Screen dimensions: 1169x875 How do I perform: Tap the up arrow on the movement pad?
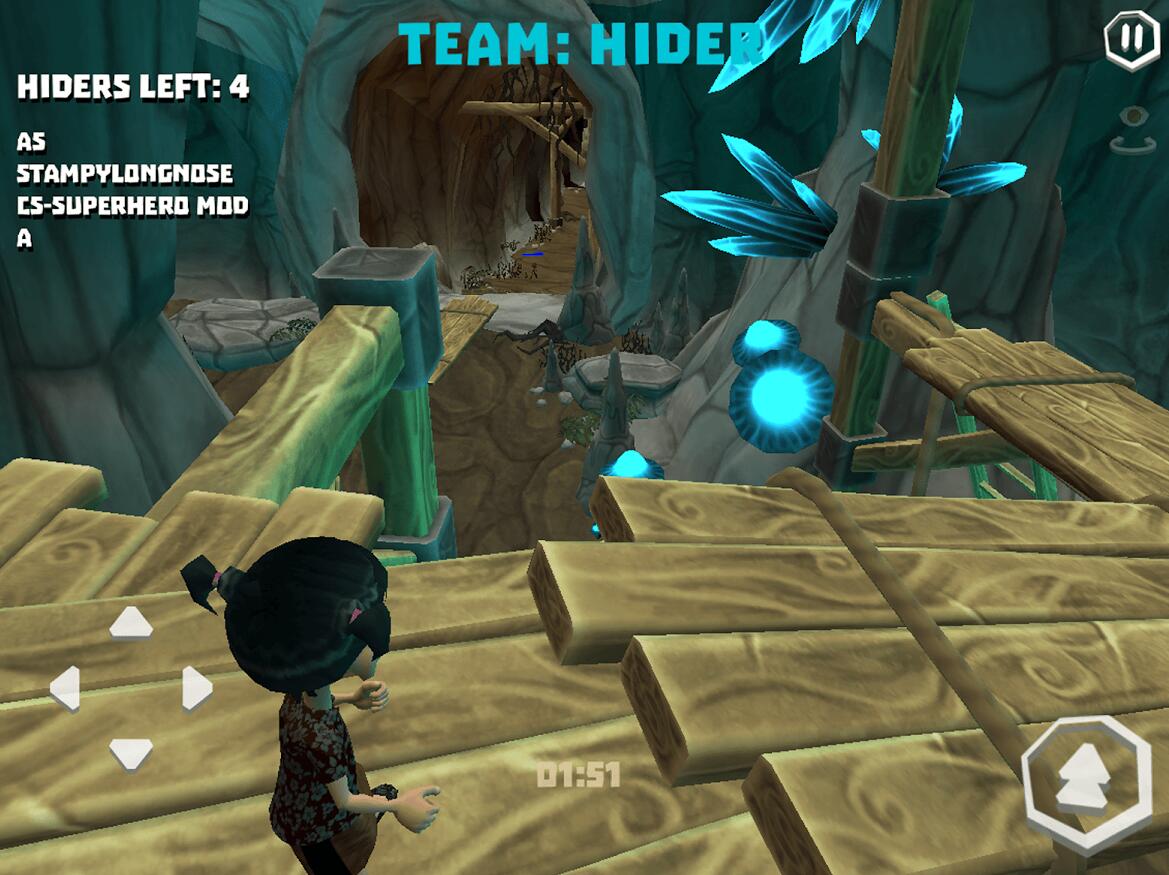[131, 623]
